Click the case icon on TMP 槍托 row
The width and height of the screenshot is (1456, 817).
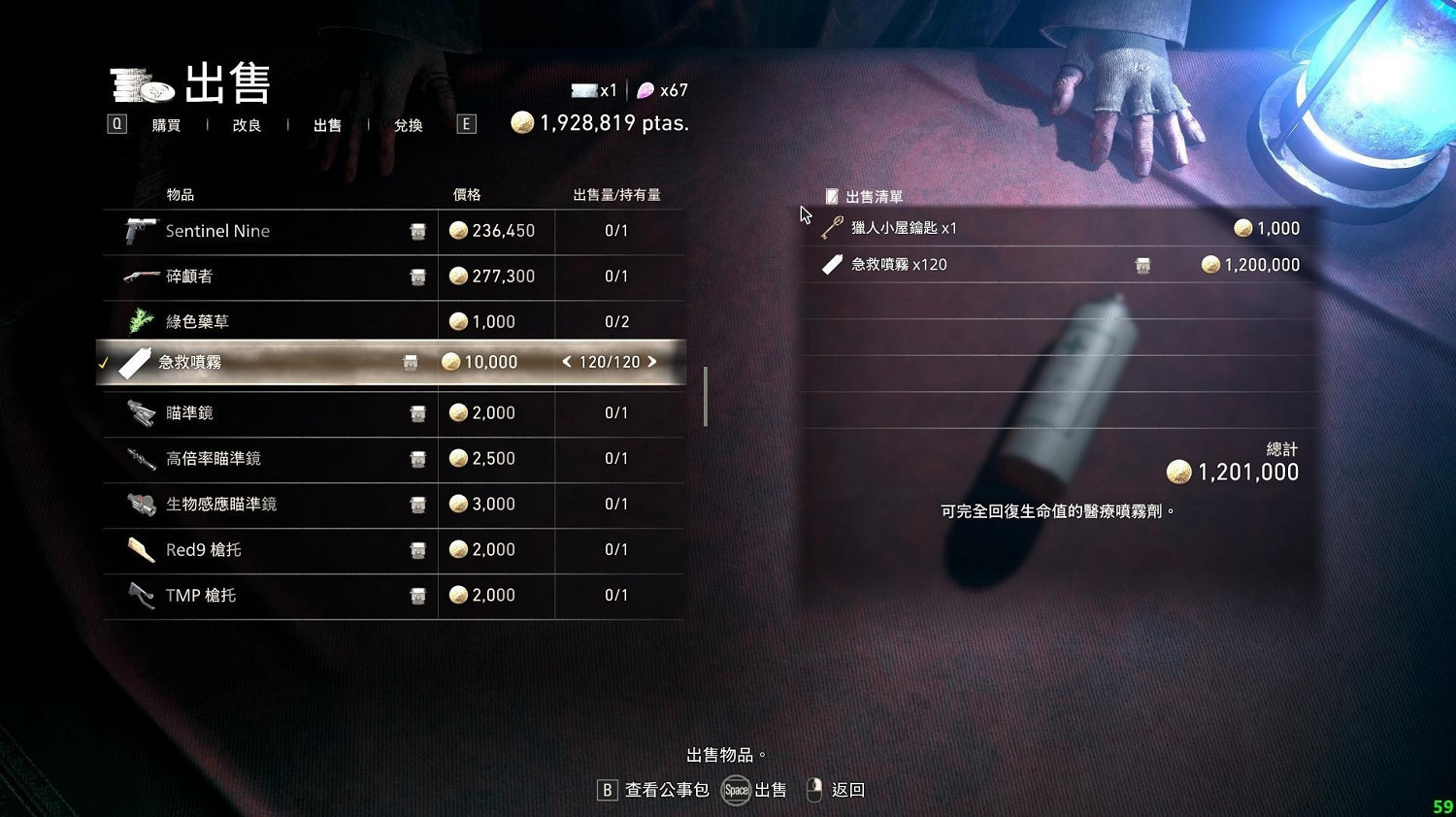[417, 596]
